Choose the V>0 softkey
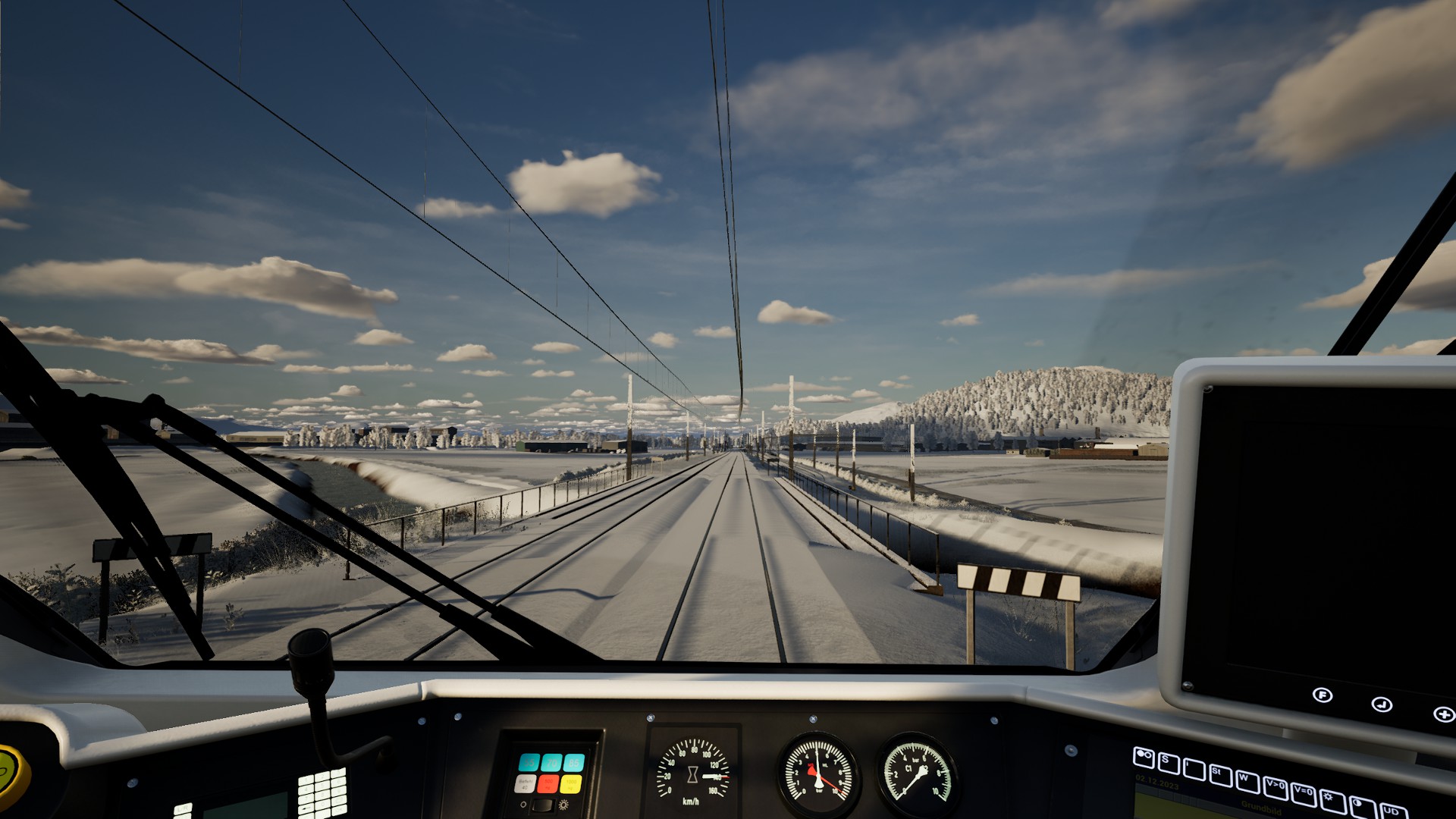1456x819 pixels. click(x=1275, y=789)
